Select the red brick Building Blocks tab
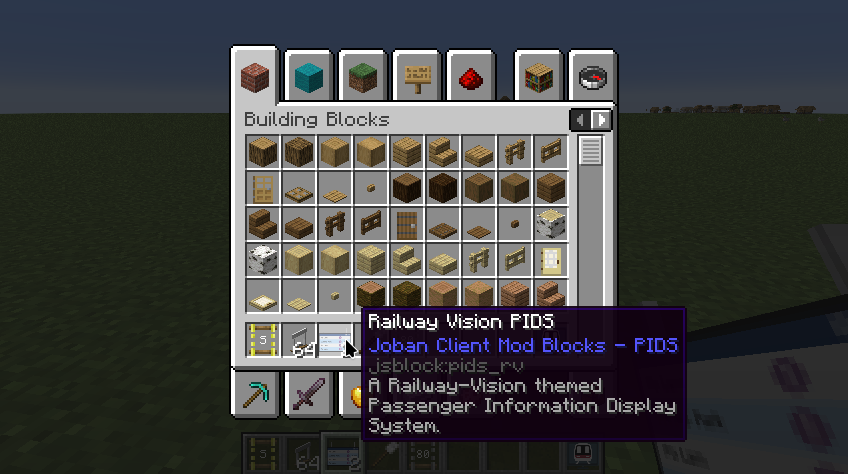The height and width of the screenshot is (474, 848). (x=256, y=75)
